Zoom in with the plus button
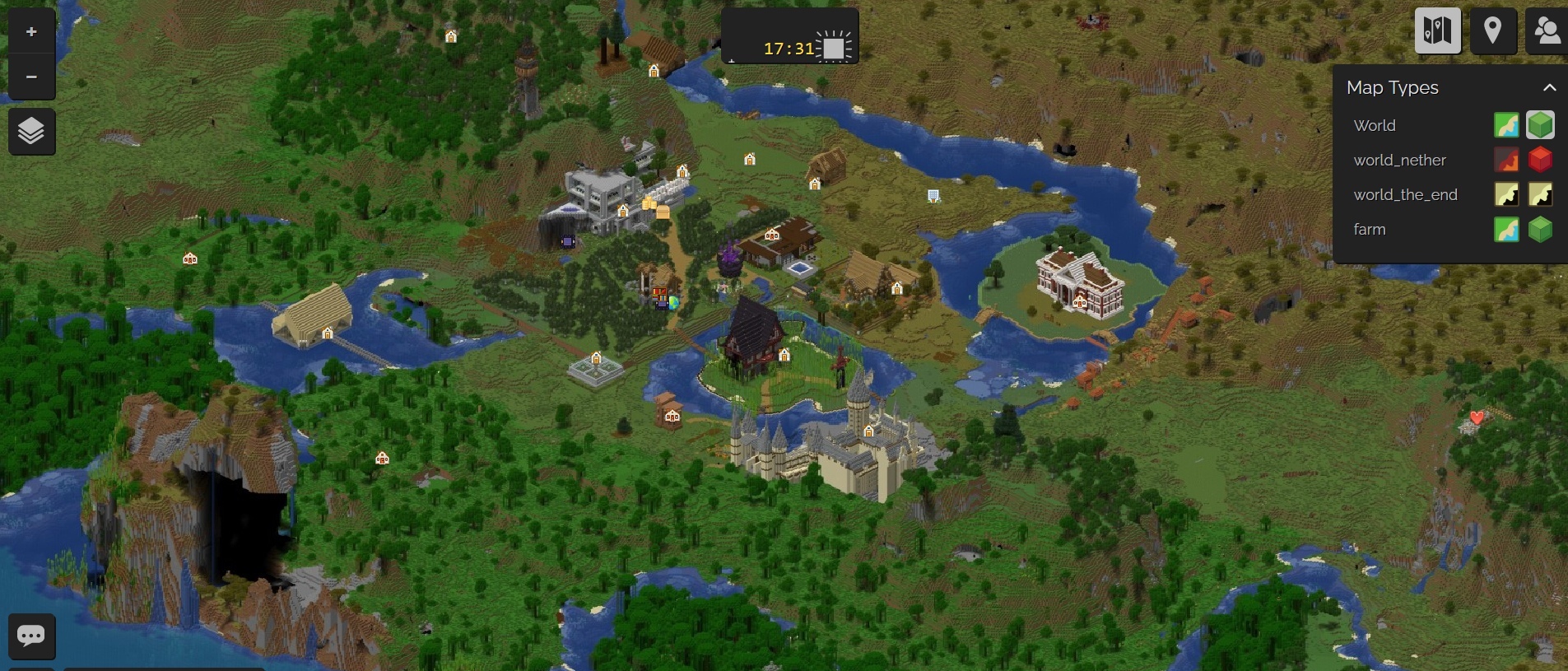The image size is (1568, 671). (31, 32)
